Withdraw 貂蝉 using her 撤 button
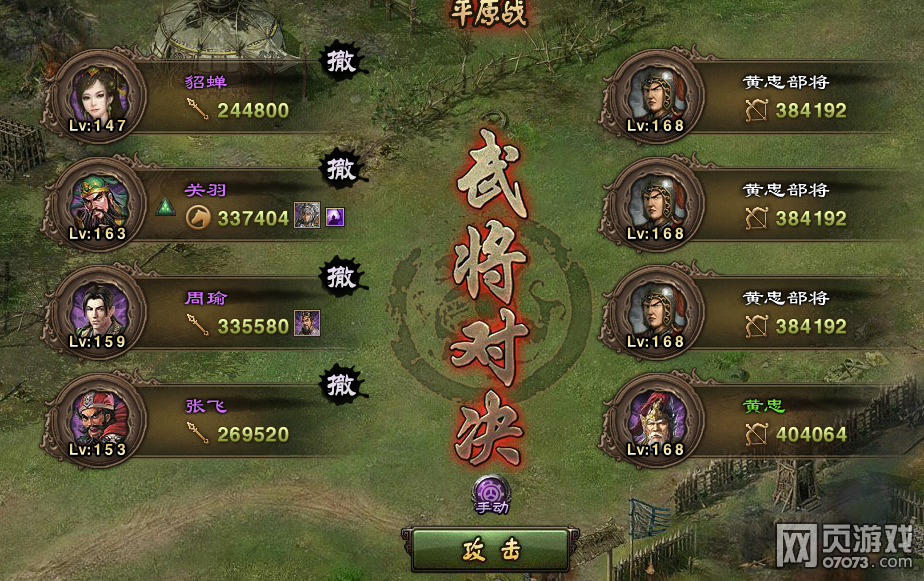Screen dimensions: 924x581 tap(341, 61)
